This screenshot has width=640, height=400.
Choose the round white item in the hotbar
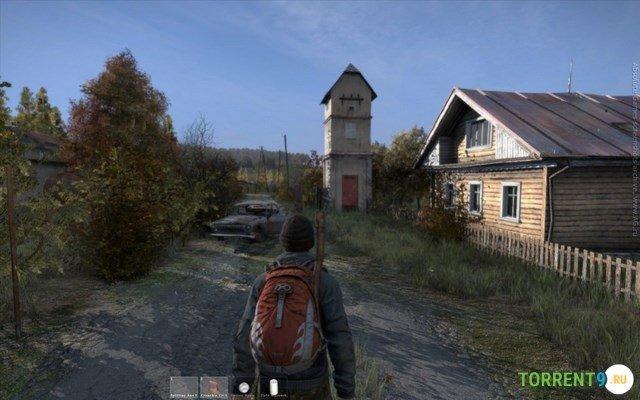click(243, 388)
